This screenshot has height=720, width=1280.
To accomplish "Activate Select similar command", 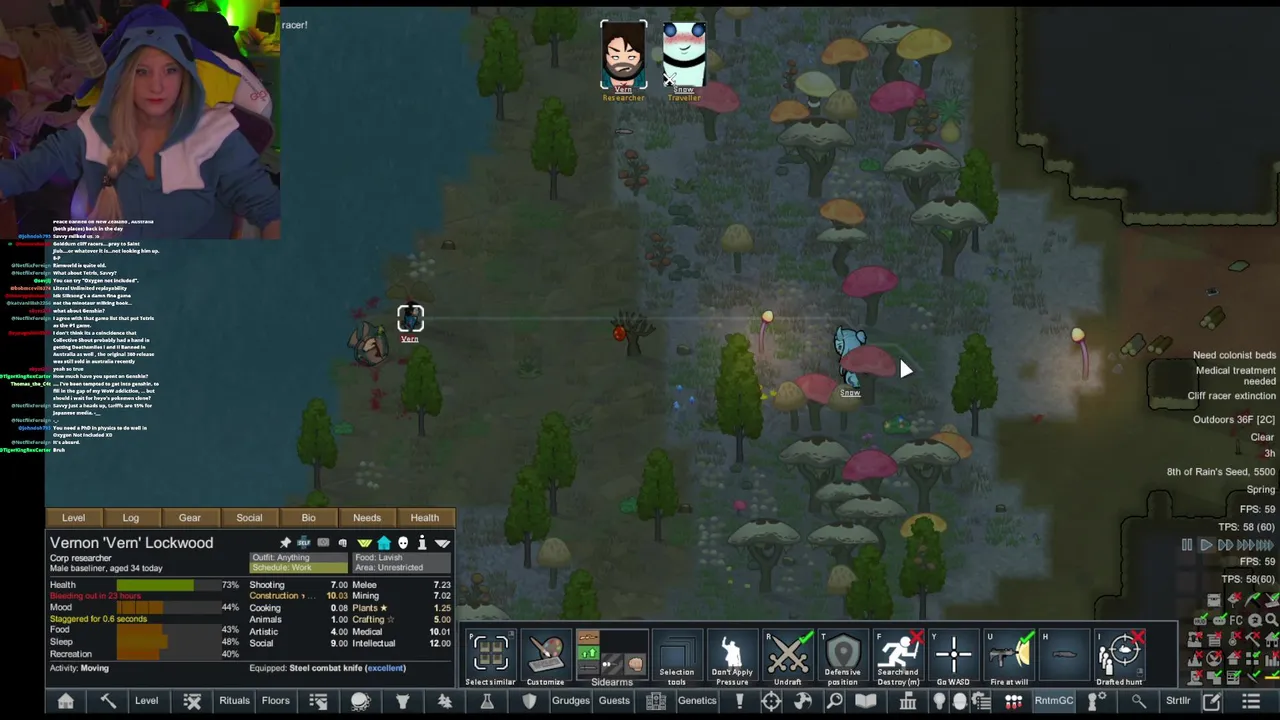I will click(490, 656).
